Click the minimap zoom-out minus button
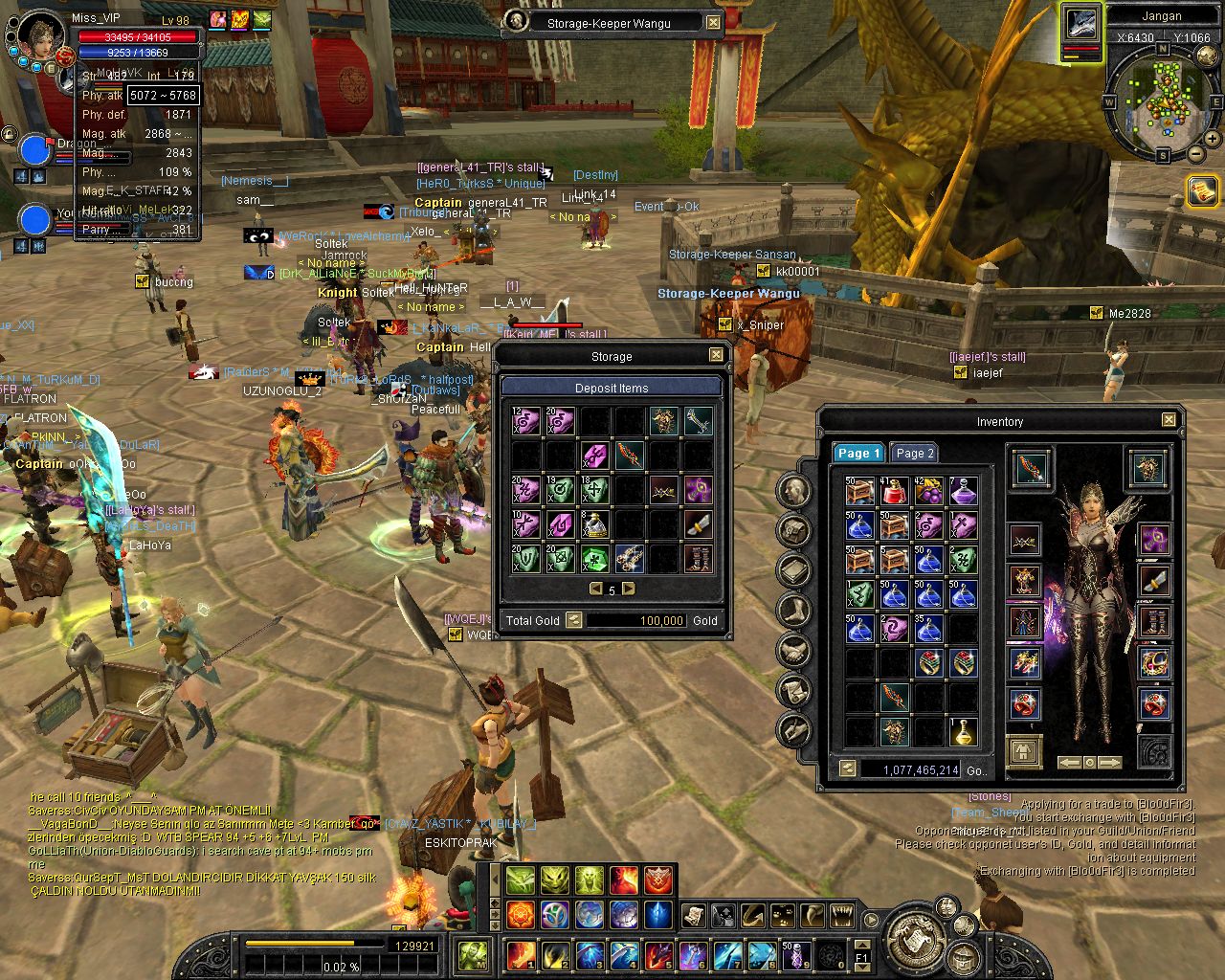Viewport: 1225px width, 980px height. coord(1196,153)
